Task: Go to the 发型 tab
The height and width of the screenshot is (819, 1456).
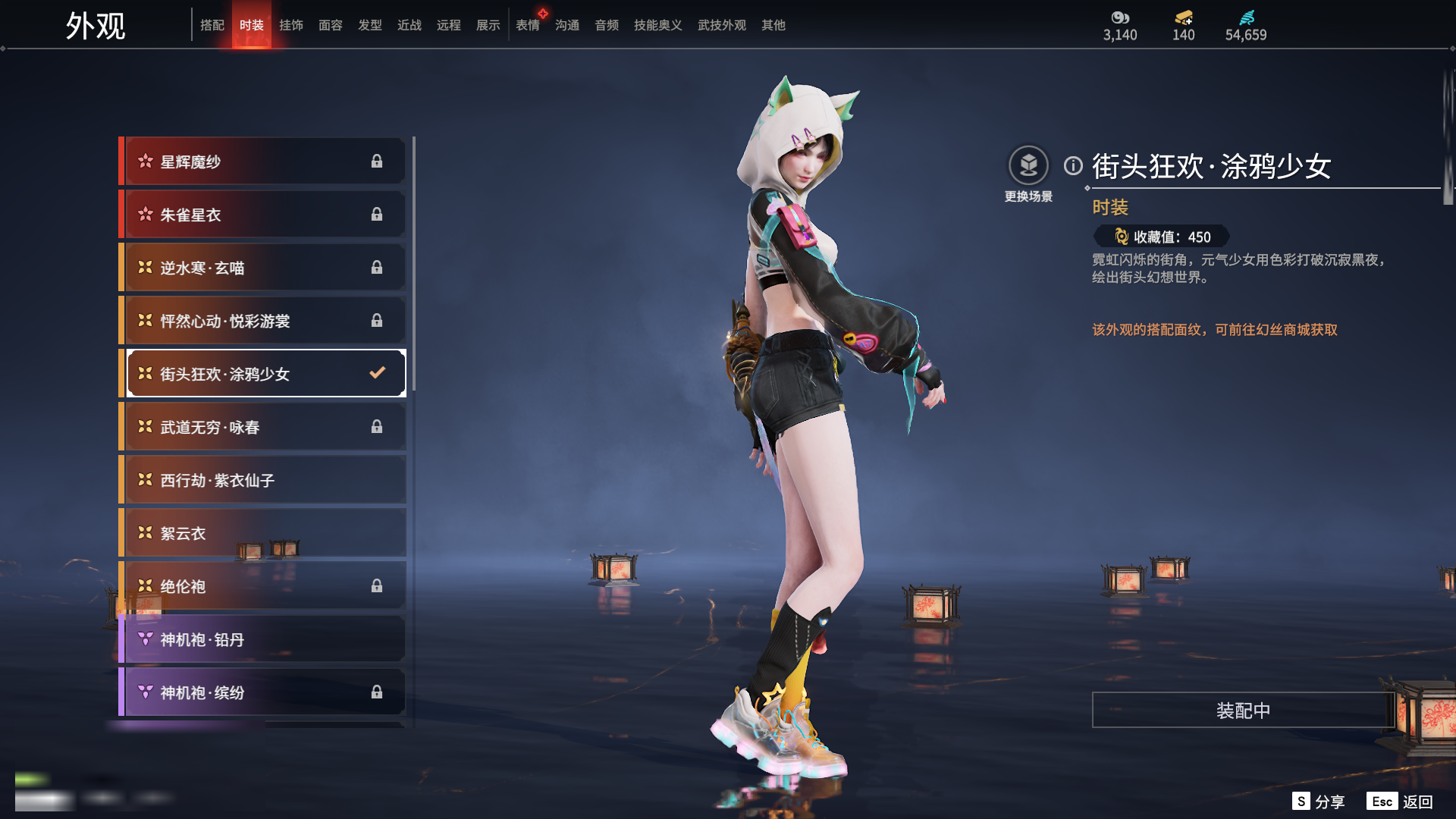Action: (370, 25)
